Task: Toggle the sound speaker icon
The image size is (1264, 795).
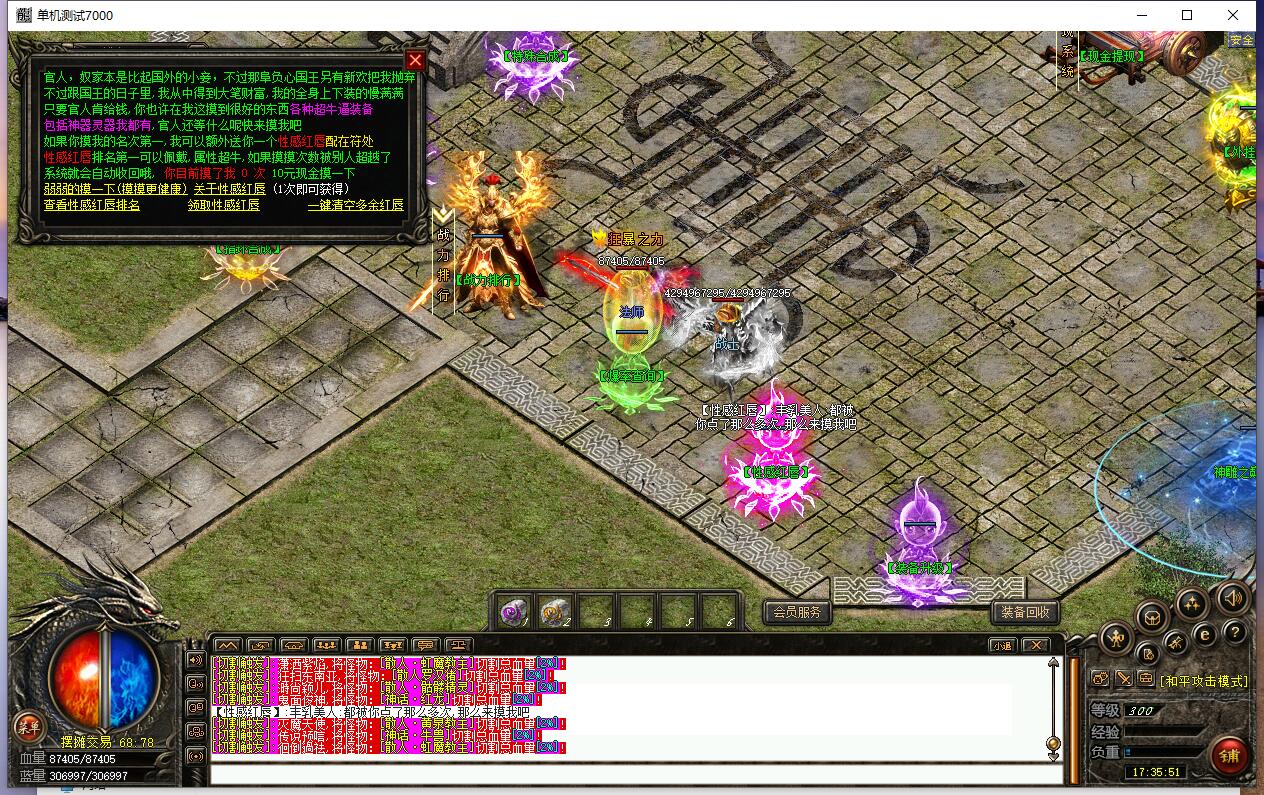Action: (x=1233, y=598)
